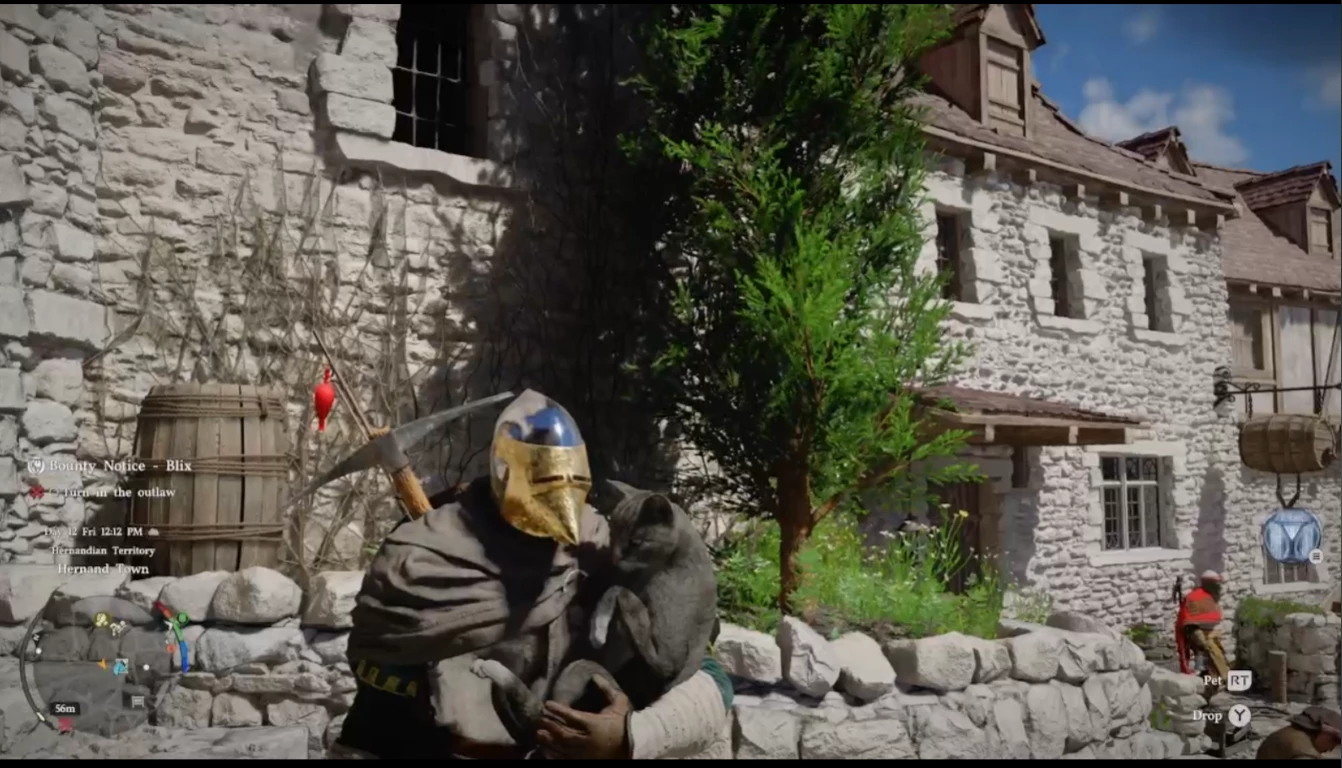Select the yellow round marker on the minimap
This screenshot has height=768, width=1342.
101,621
